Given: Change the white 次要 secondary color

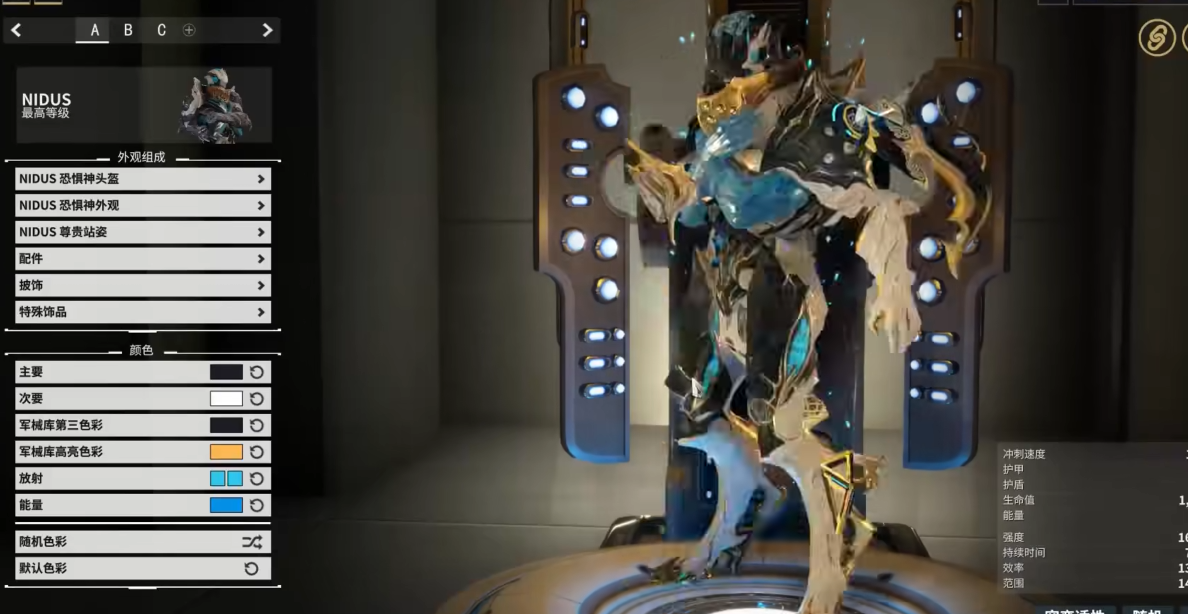Looking at the screenshot, I should [226, 399].
